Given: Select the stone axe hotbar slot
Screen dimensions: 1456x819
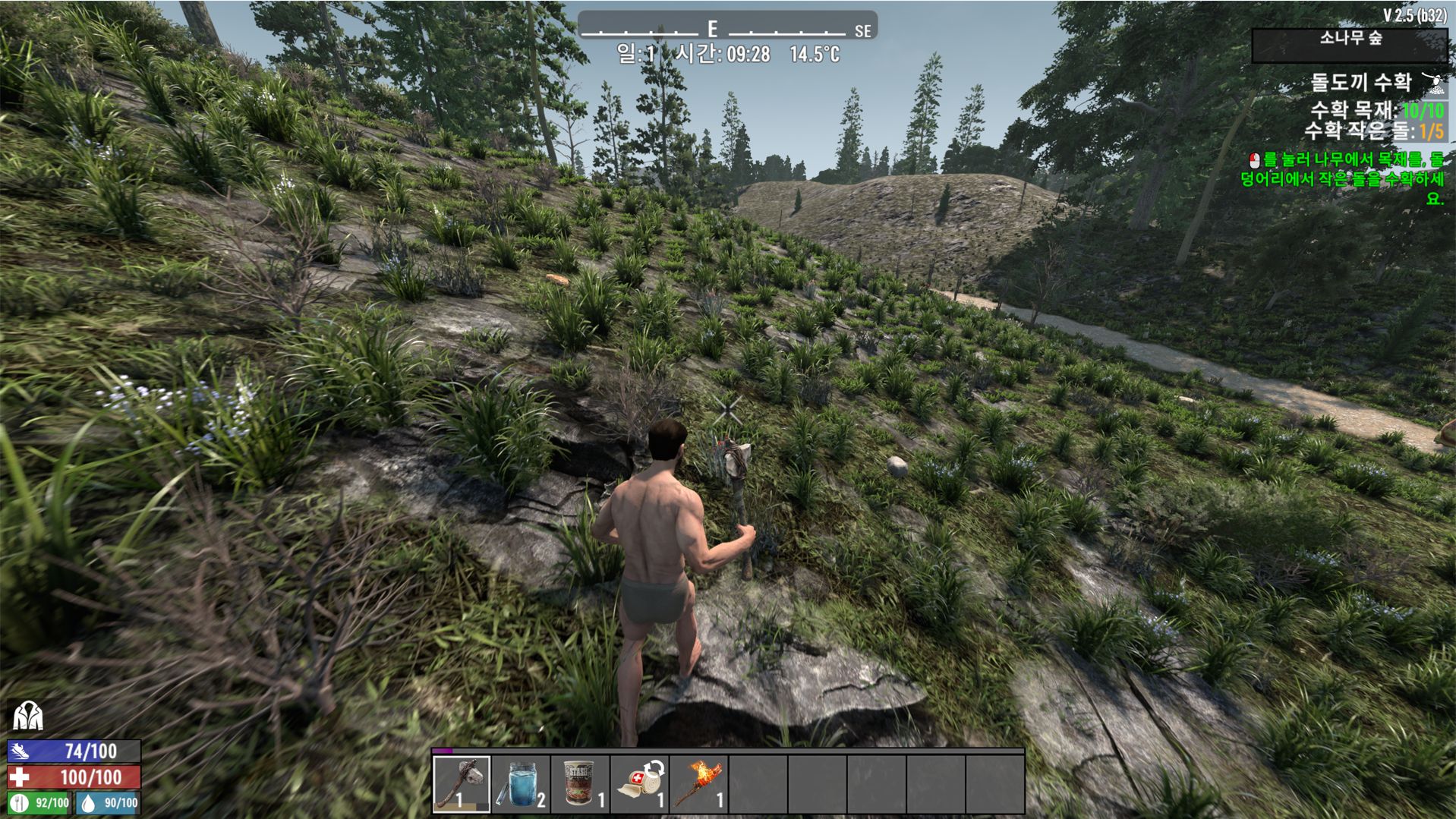Looking at the screenshot, I should (x=462, y=783).
